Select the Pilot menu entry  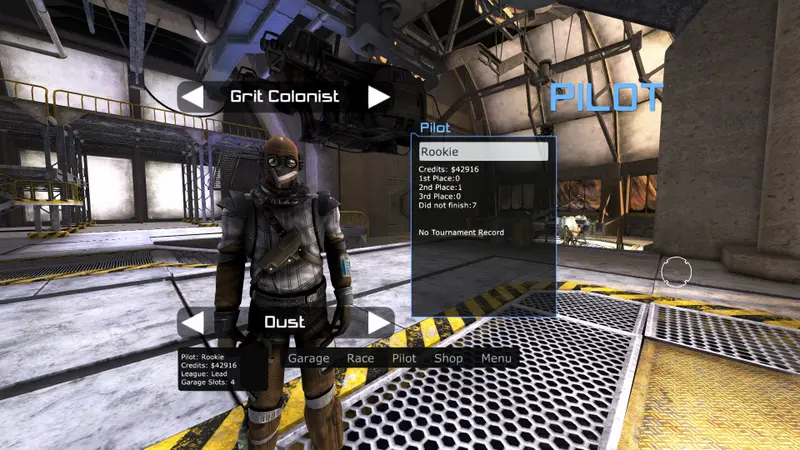pyautogui.click(x=404, y=358)
